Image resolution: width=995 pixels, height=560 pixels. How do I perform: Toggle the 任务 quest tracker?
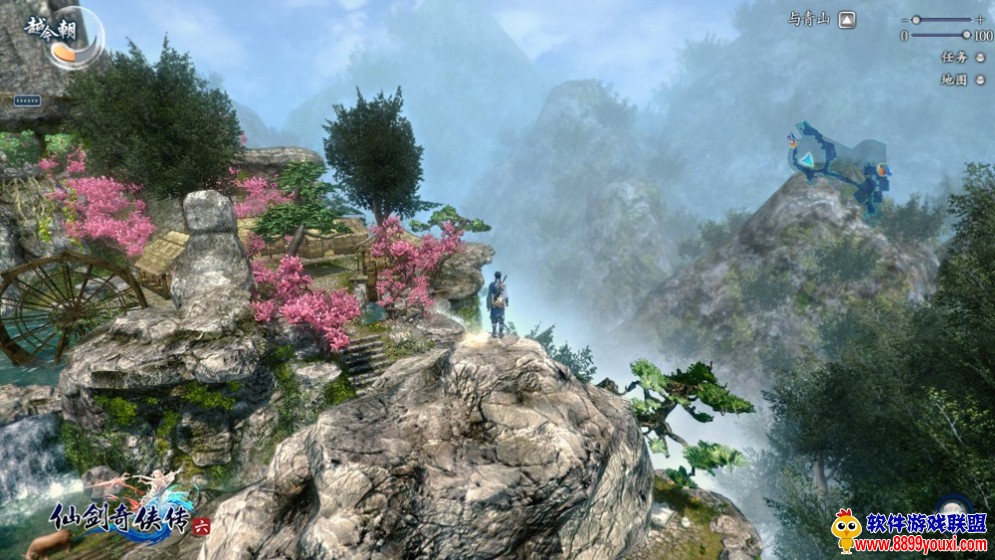[x=980, y=57]
